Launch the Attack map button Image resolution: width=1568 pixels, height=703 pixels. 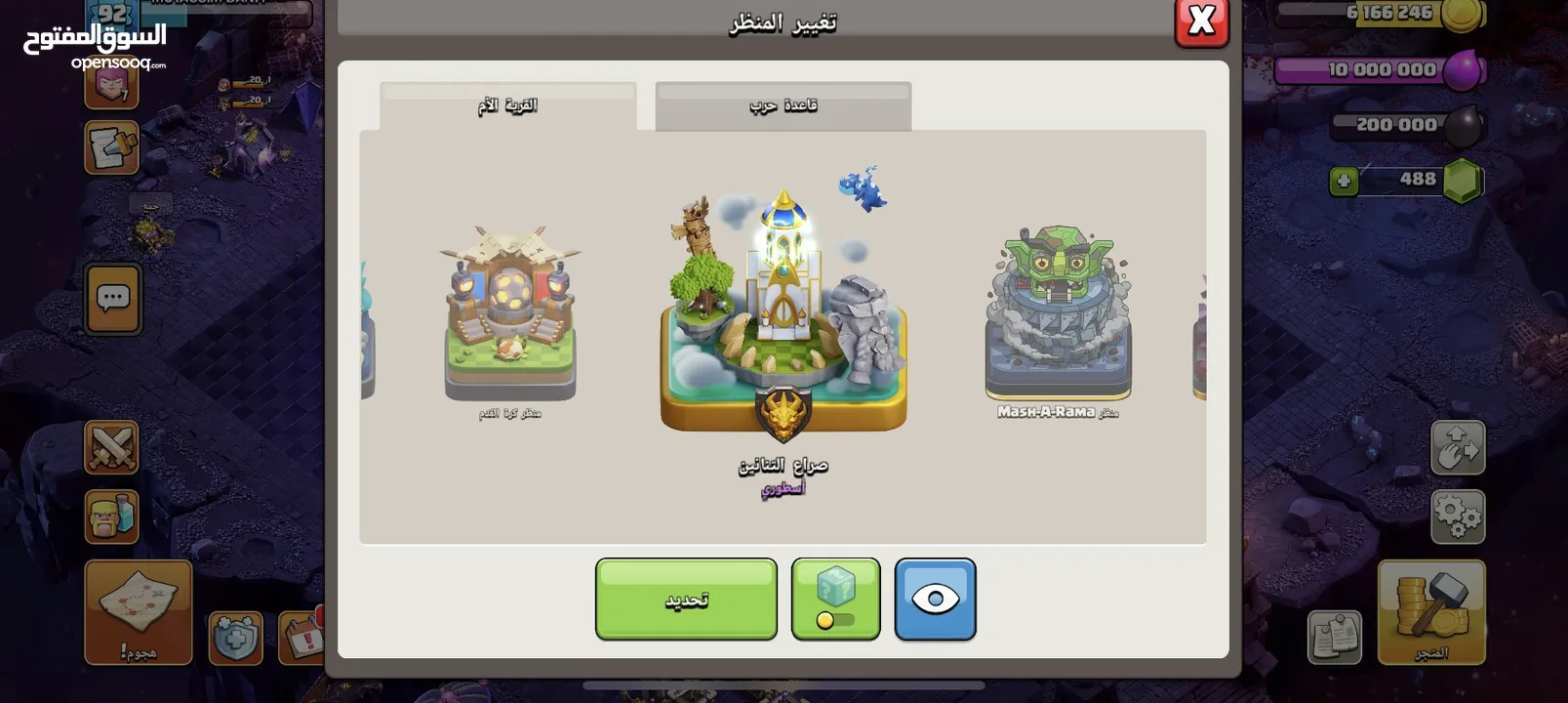pyautogui.click(x=138, y=612)
